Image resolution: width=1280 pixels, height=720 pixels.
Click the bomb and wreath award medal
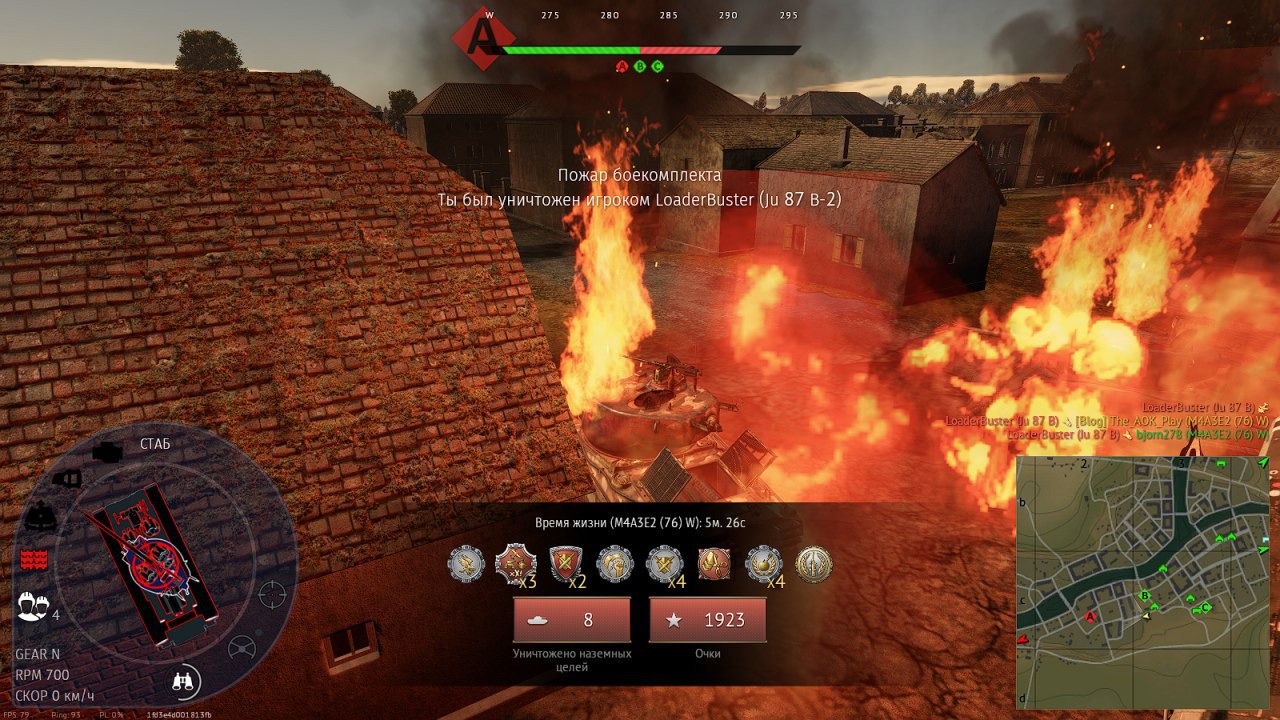click(764, 565)
